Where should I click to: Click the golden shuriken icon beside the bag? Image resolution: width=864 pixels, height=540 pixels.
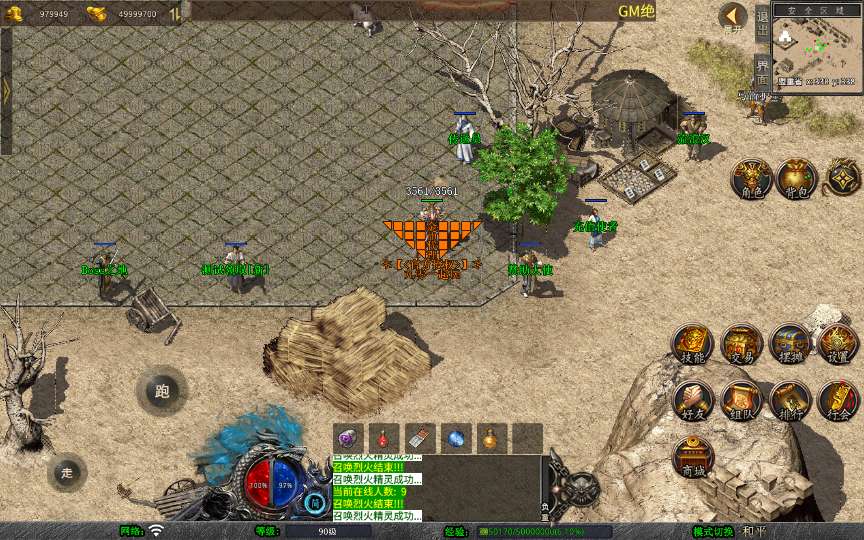(x=843, y=180)
